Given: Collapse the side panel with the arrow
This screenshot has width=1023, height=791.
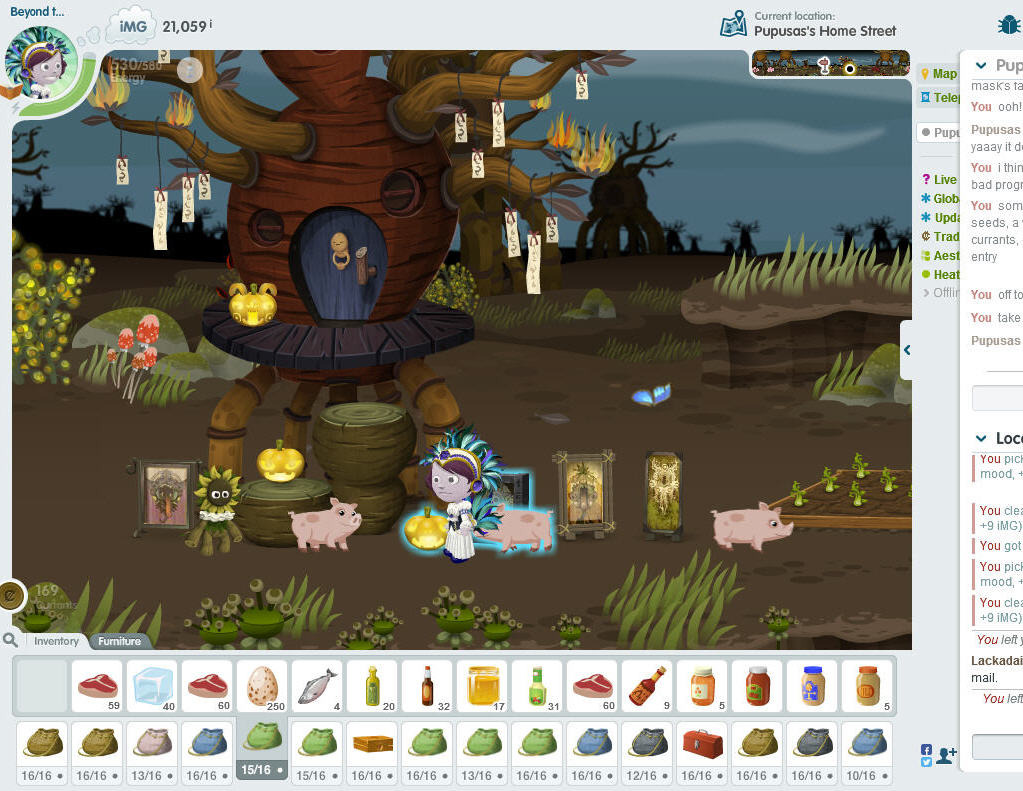Looking at the screenshot, I should 906,350.
